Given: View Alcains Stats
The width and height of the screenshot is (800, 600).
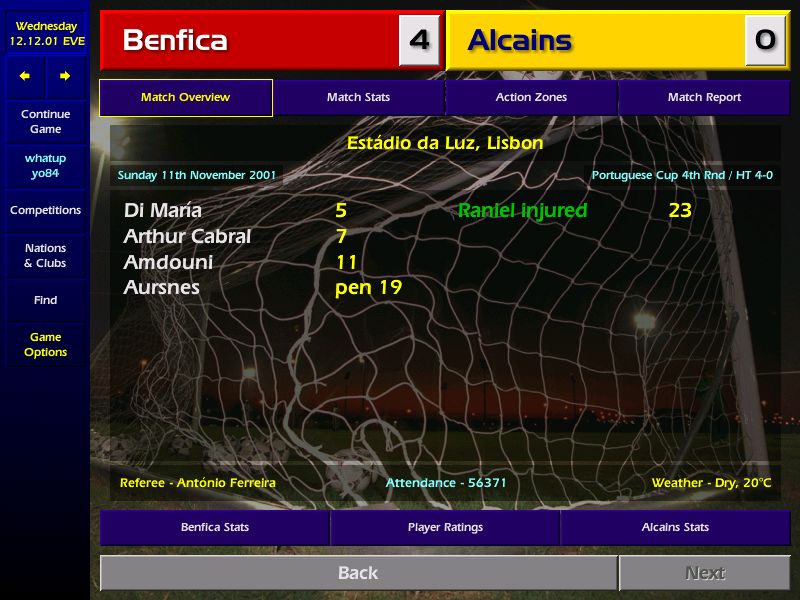Looking at the screenshot, I should [x=675, y=527].
